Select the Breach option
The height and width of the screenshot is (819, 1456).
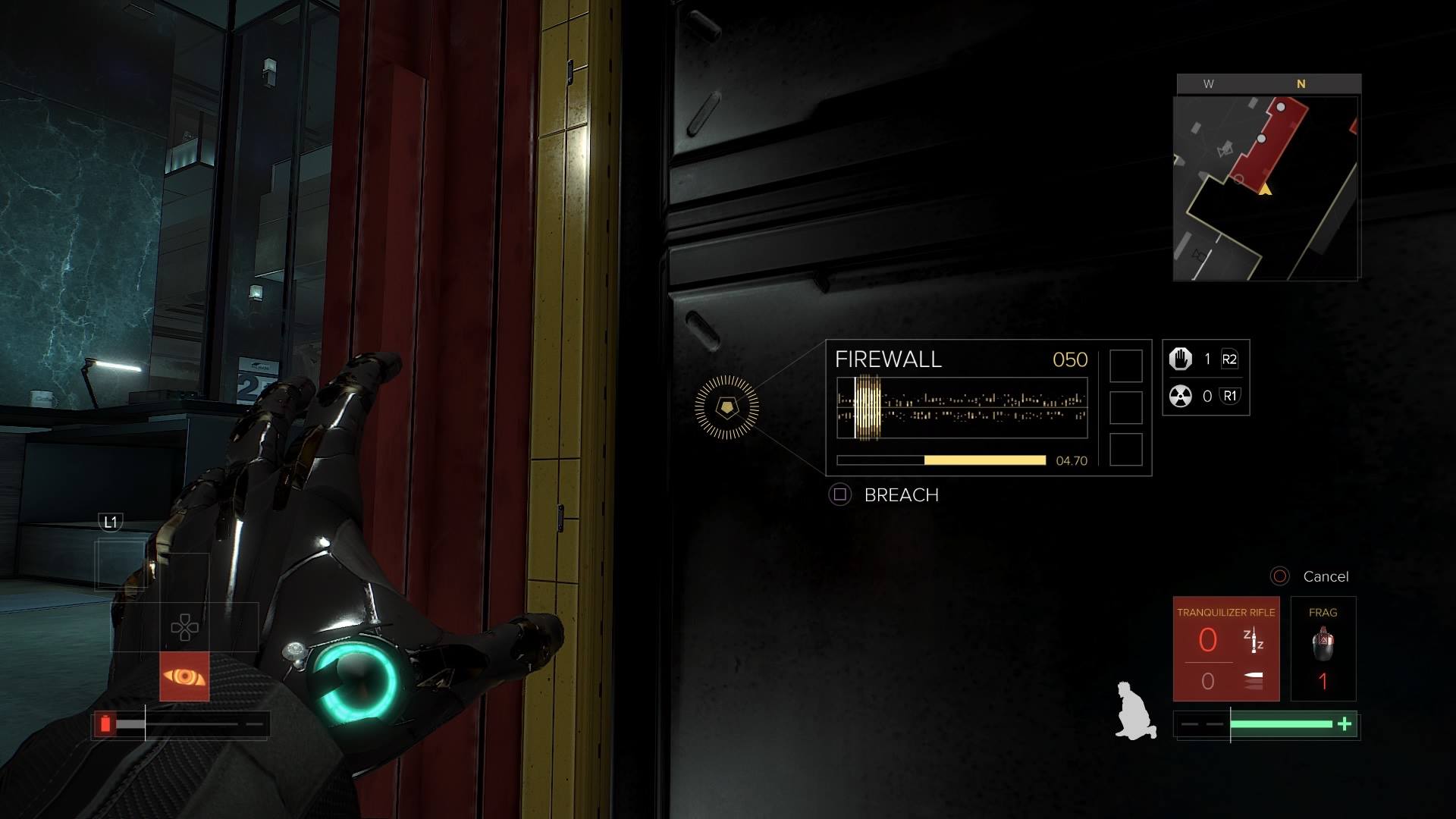coord(885,495)
